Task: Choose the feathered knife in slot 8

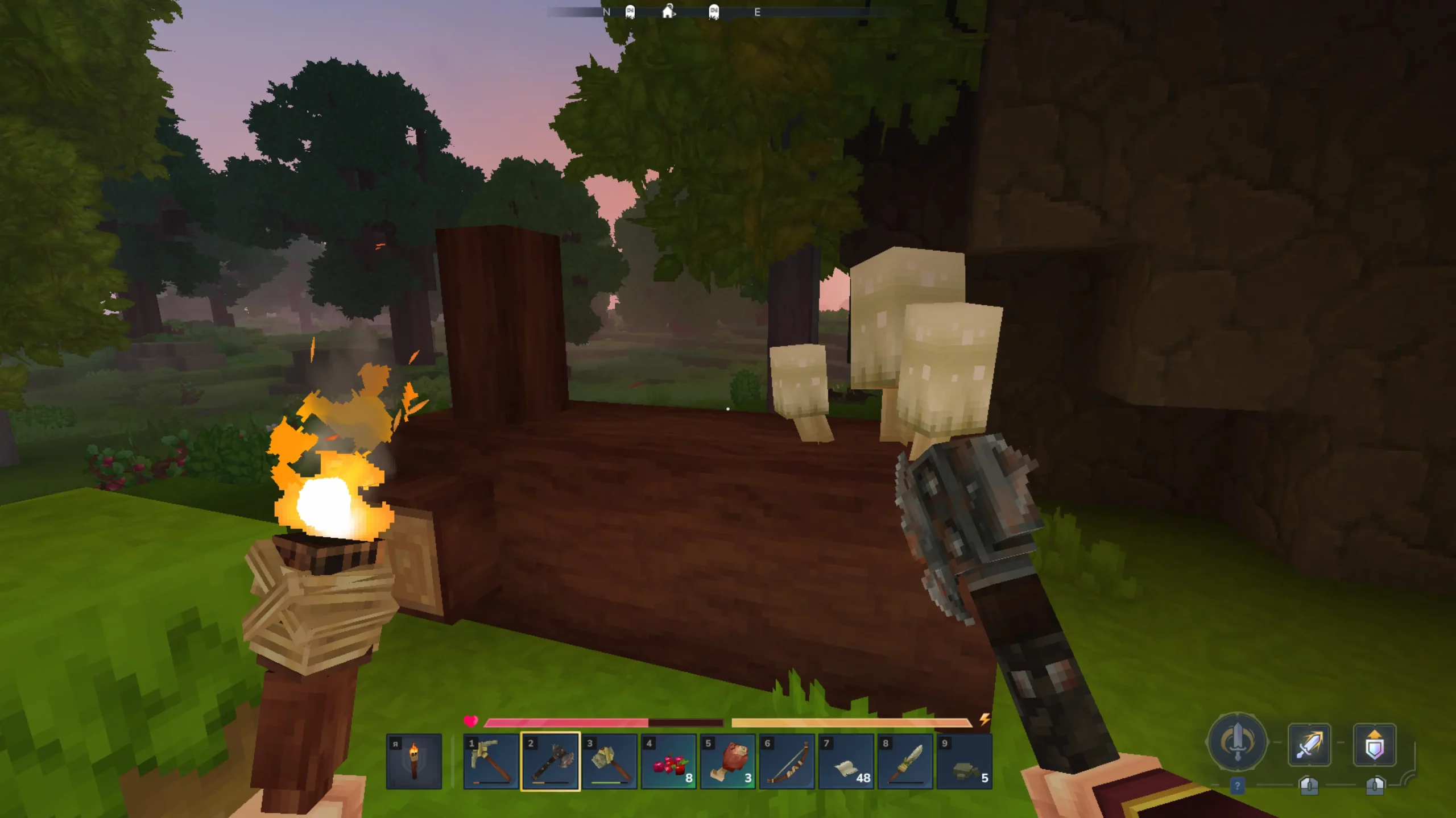Action: point(905,761)
